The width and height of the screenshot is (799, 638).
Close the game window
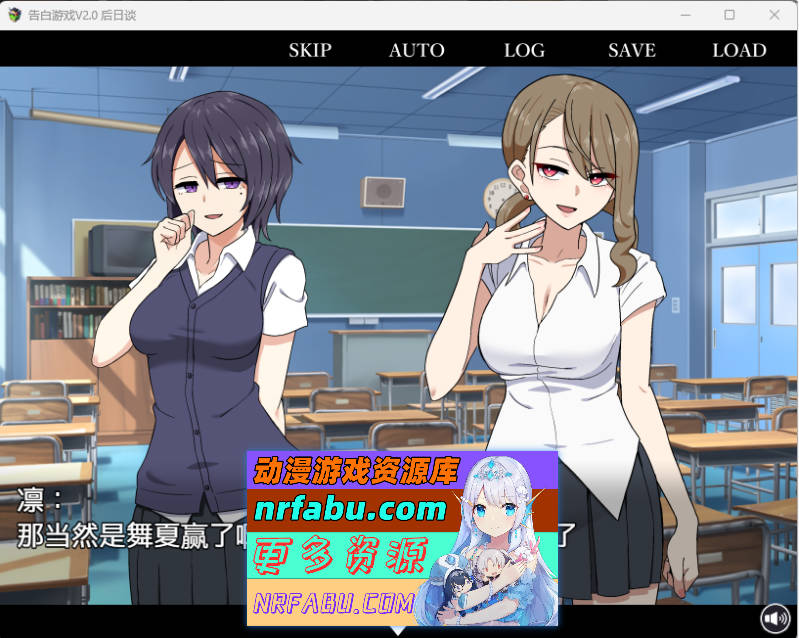click(x=775, y=15)
